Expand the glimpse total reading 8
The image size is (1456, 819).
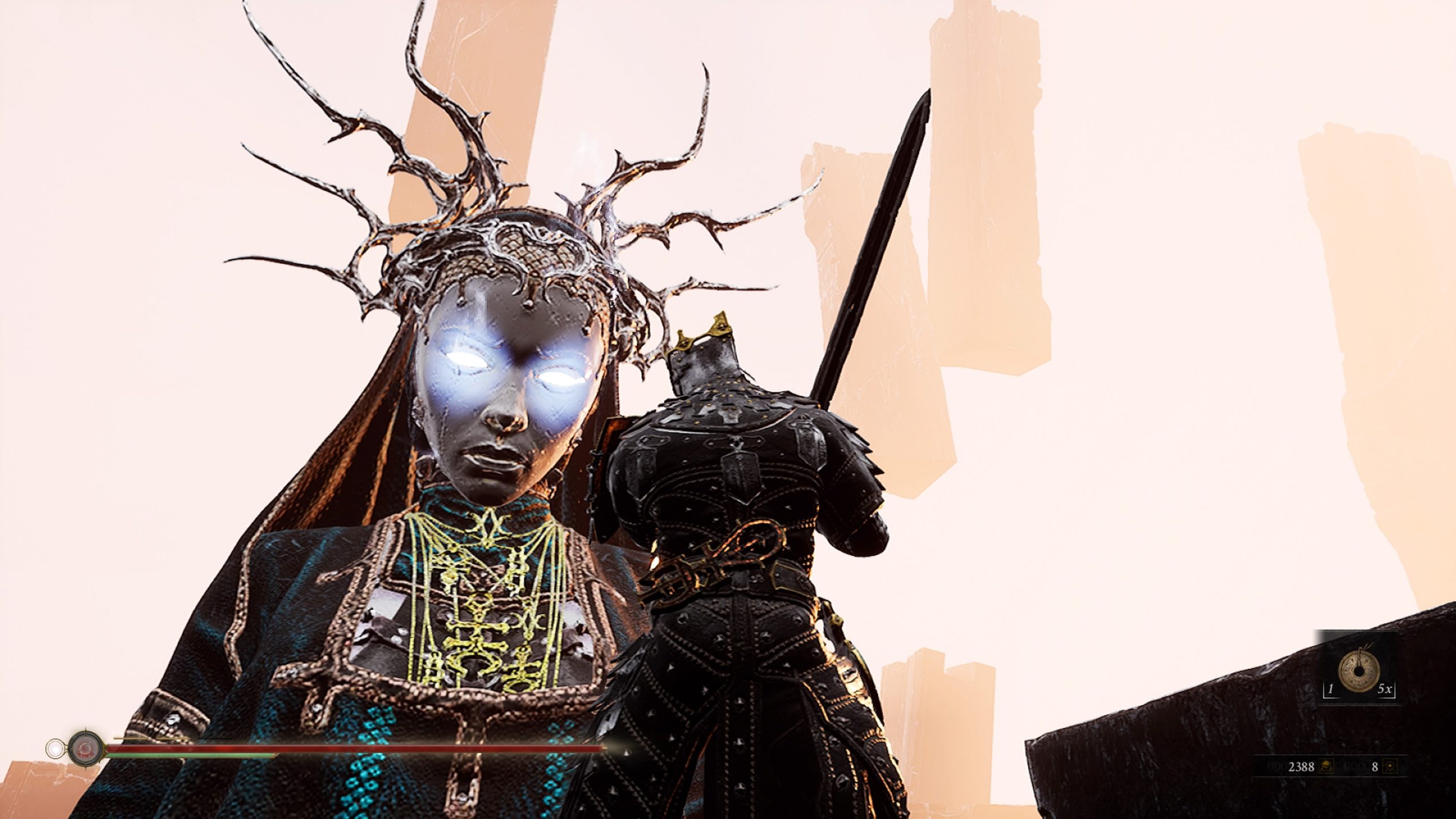click(x=1375, y=767)
